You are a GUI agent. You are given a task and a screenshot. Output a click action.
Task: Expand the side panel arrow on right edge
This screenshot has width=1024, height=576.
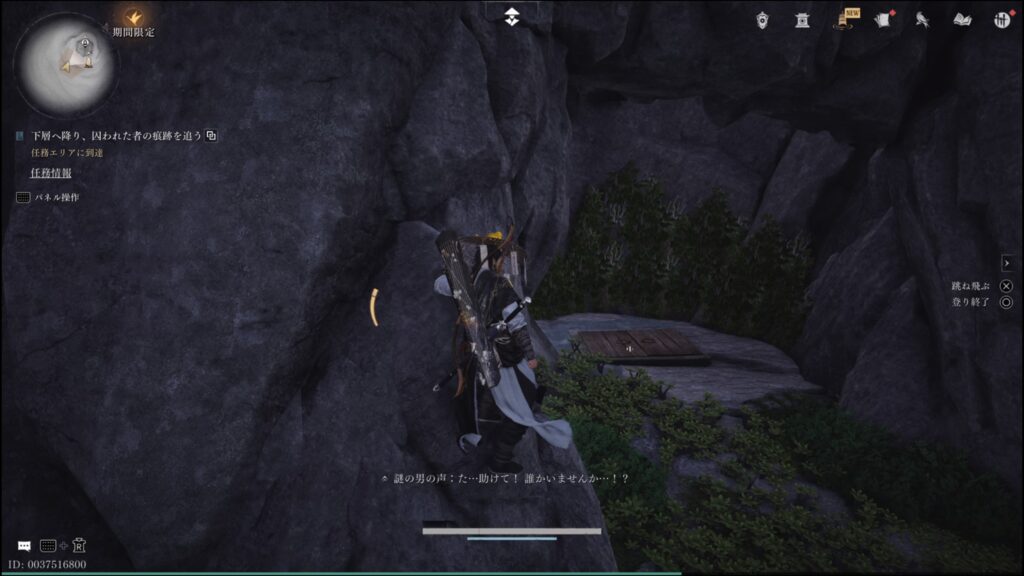(1007, 263)
